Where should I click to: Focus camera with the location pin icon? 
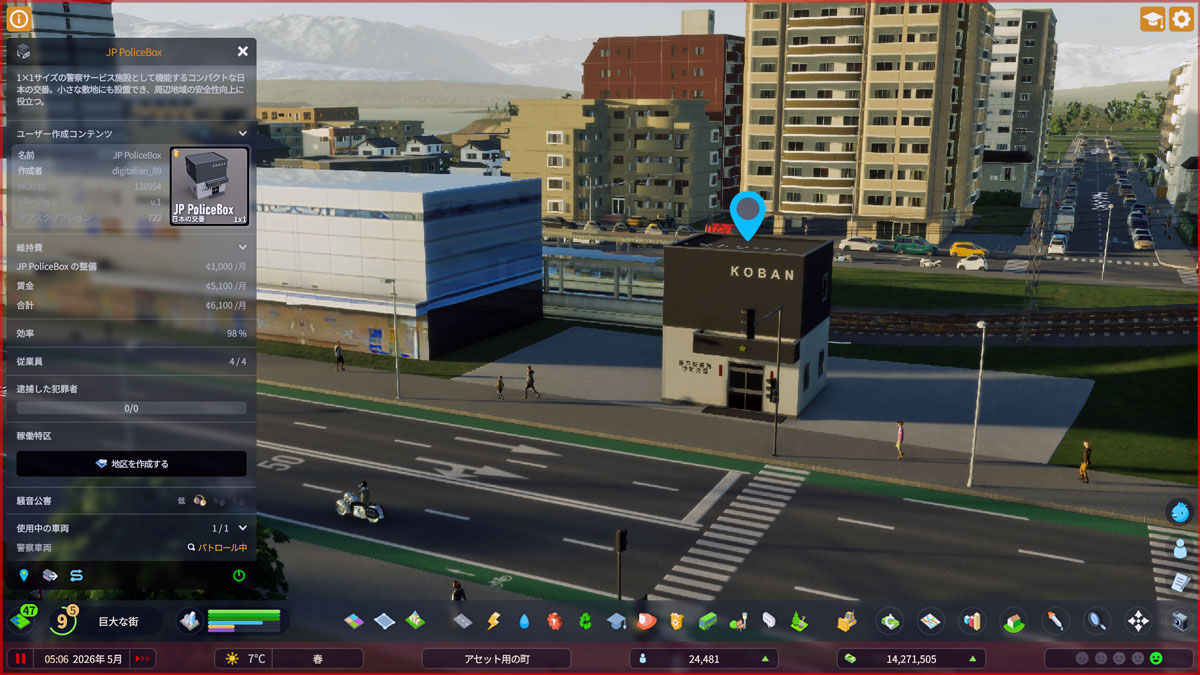24,575
